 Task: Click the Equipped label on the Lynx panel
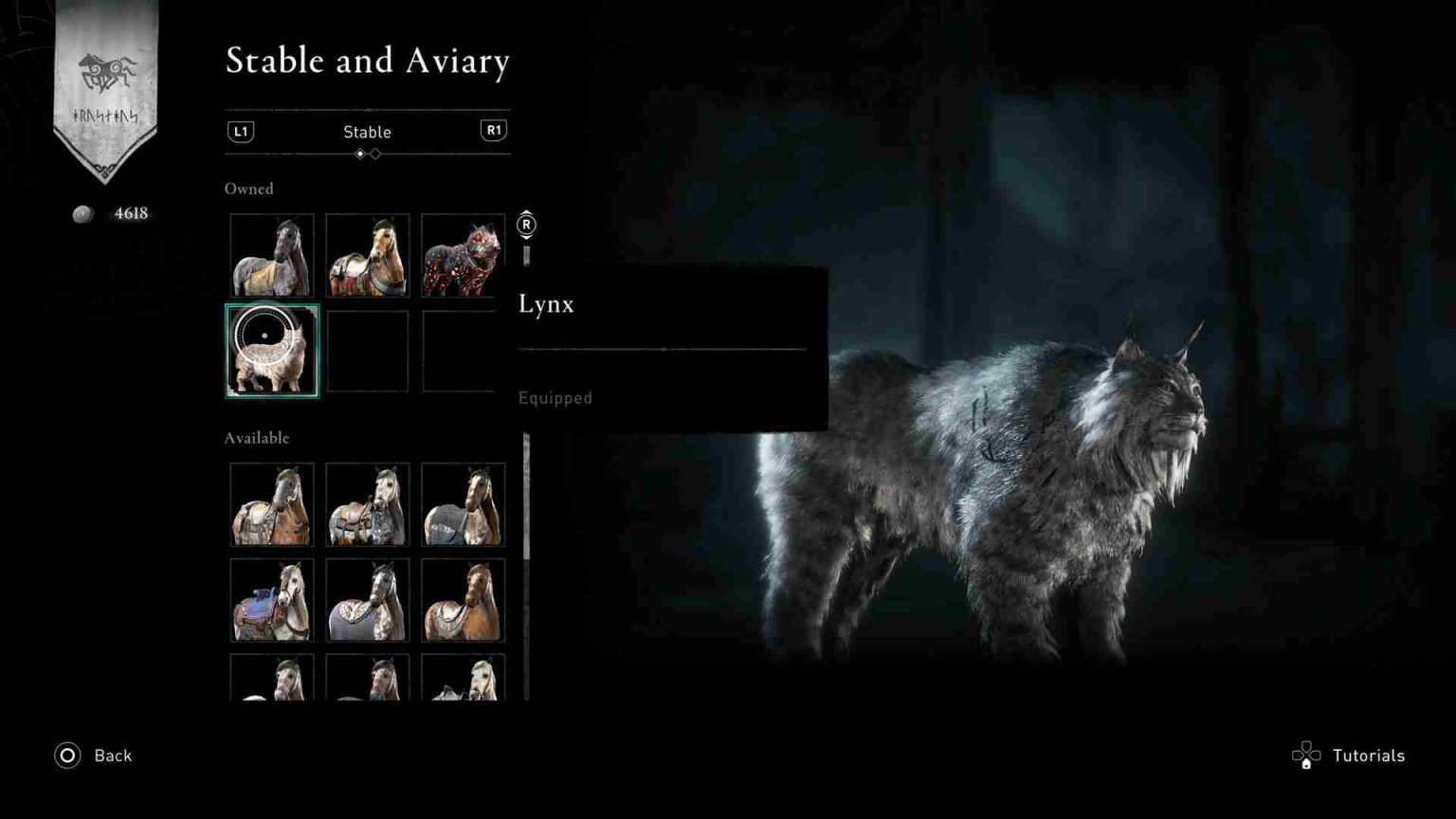pyautogui.click(x=555, y=398)
